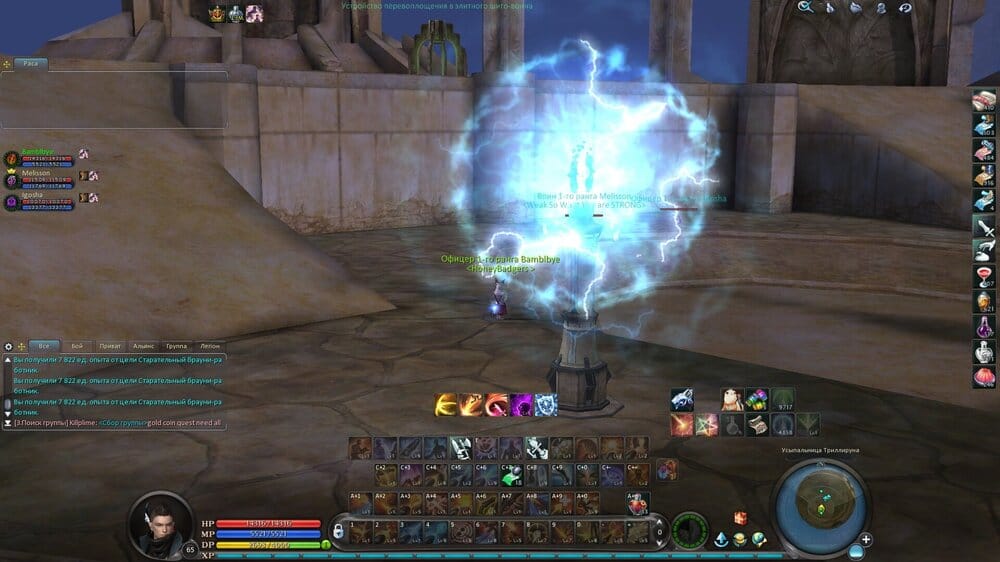Viewport: 1000px width, 562px height.
Task: Zoom in the minimap with plus button
Action: click(x=866, y=540)
